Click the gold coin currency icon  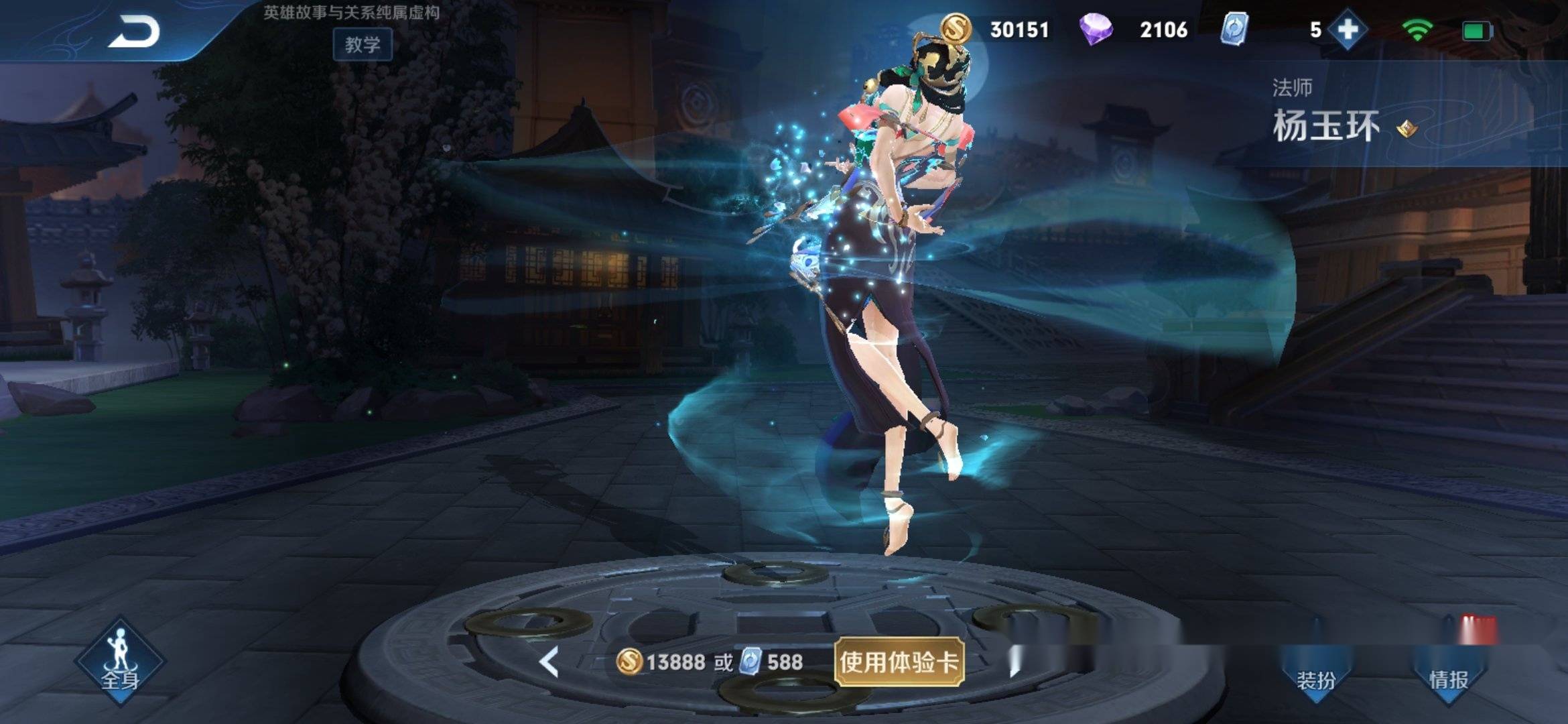pyautogui.click(x=956, y=29)
